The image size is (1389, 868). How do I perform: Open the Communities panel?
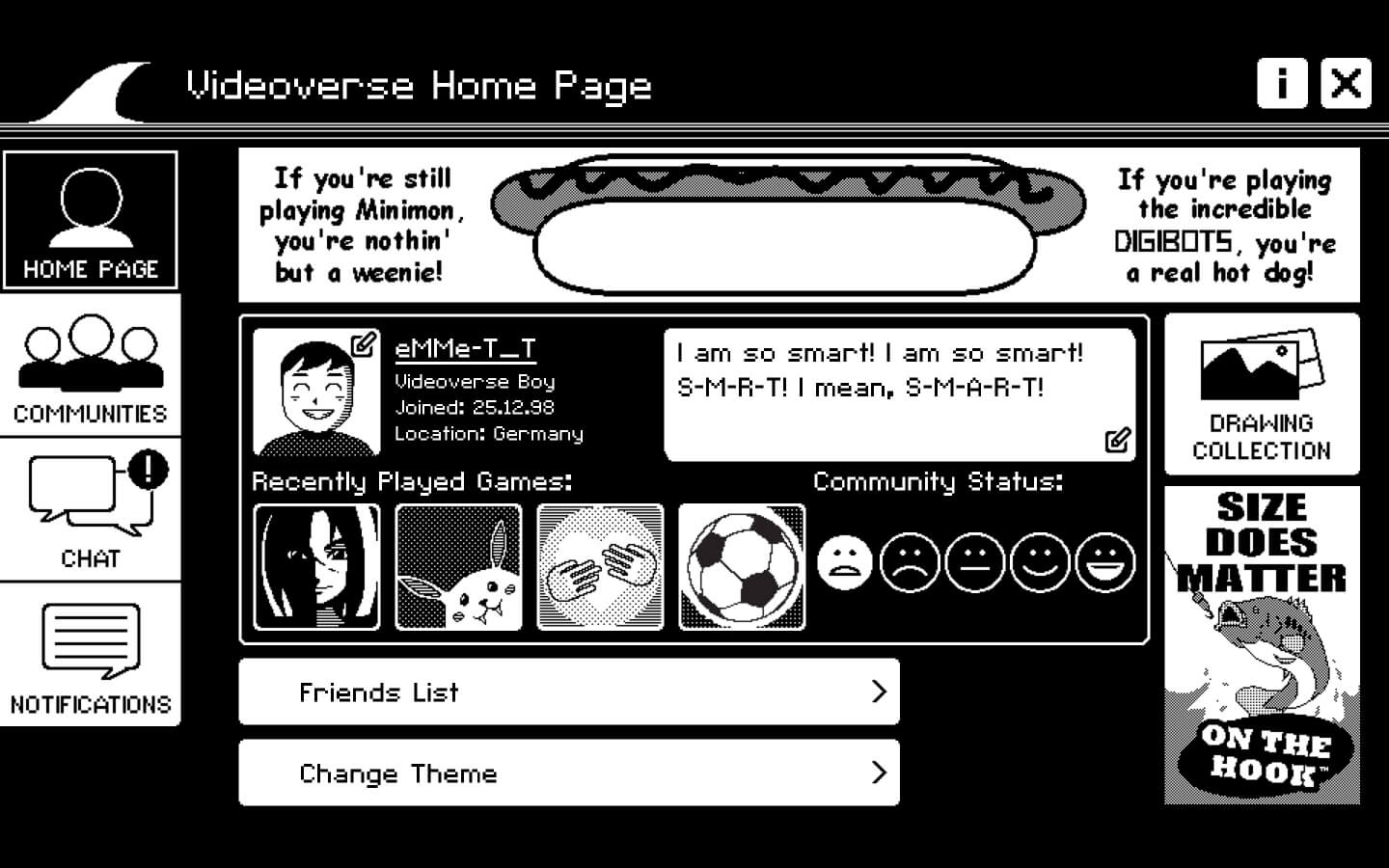pyautogui.click(x=91, y=366)
